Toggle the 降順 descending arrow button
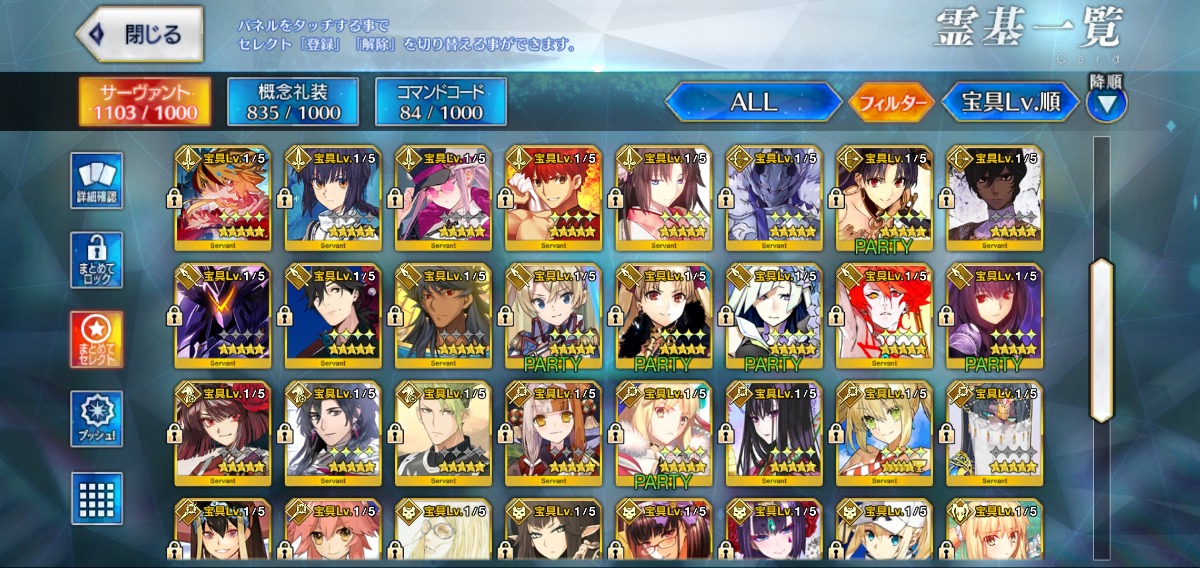 [1107, 103]
